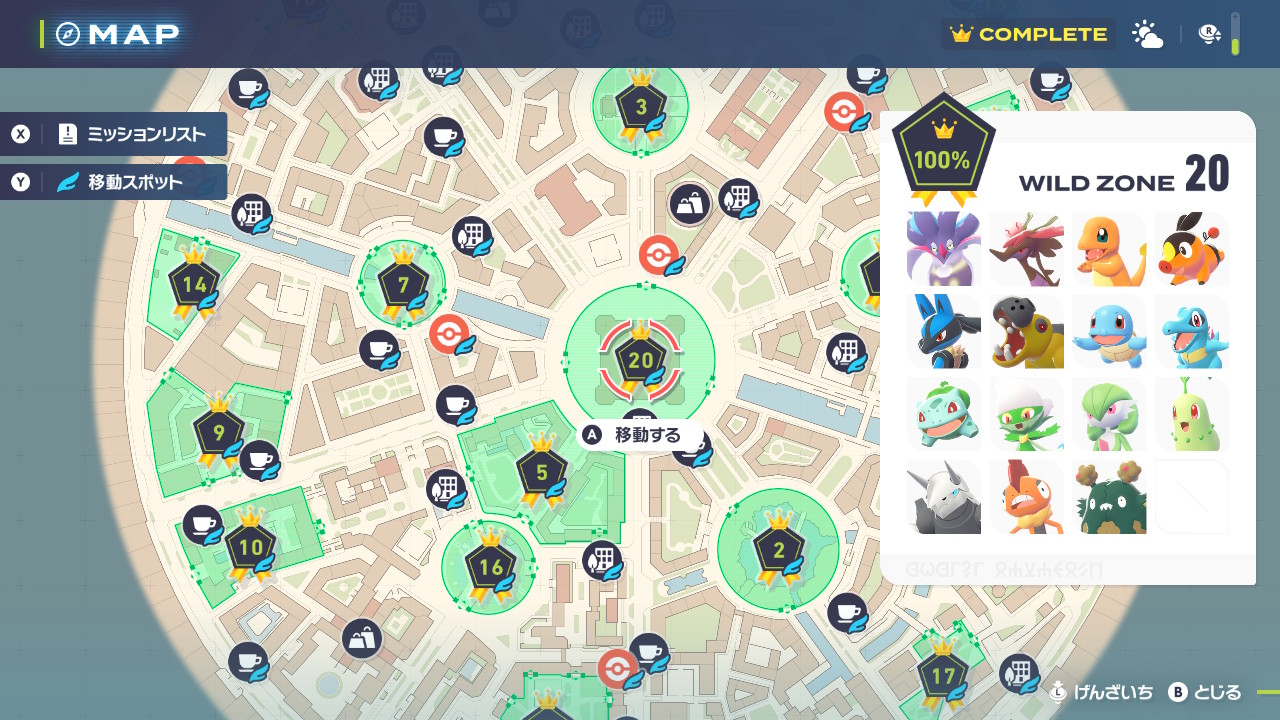
Task: Select the Wild Zone 9 marker
Action: 218,433
